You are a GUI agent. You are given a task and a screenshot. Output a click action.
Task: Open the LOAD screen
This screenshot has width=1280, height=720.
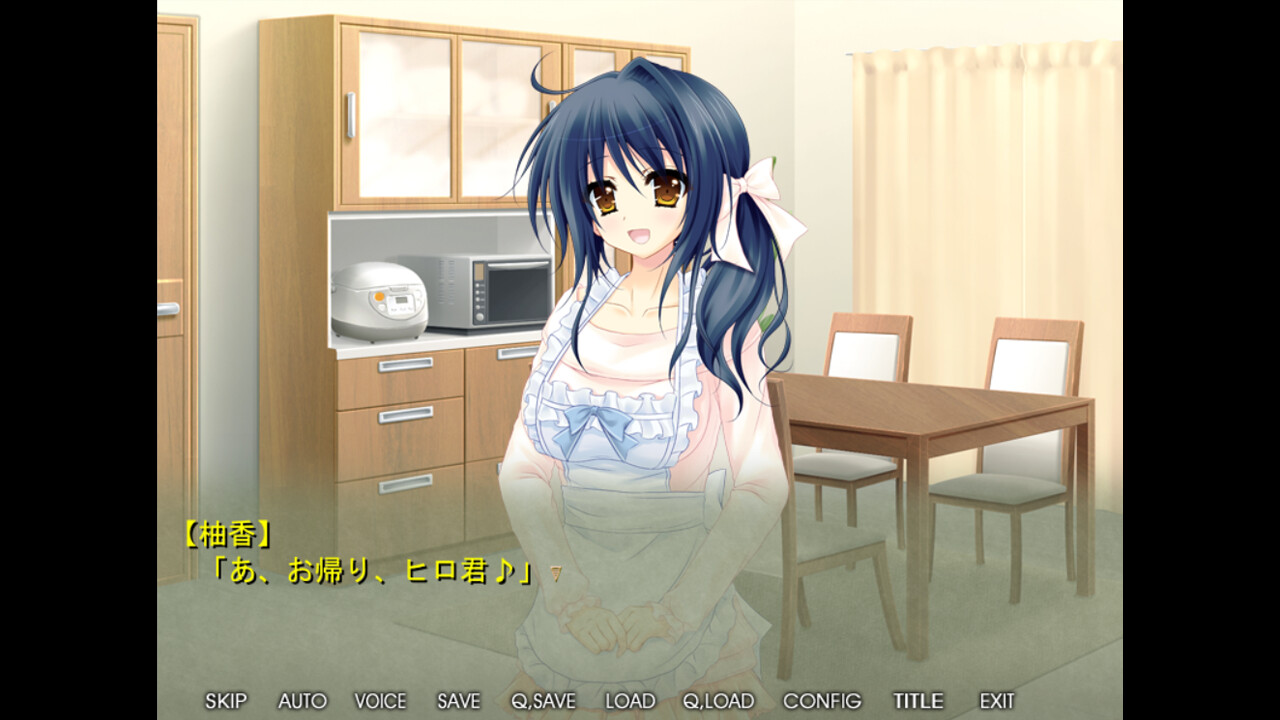point(631,701)
